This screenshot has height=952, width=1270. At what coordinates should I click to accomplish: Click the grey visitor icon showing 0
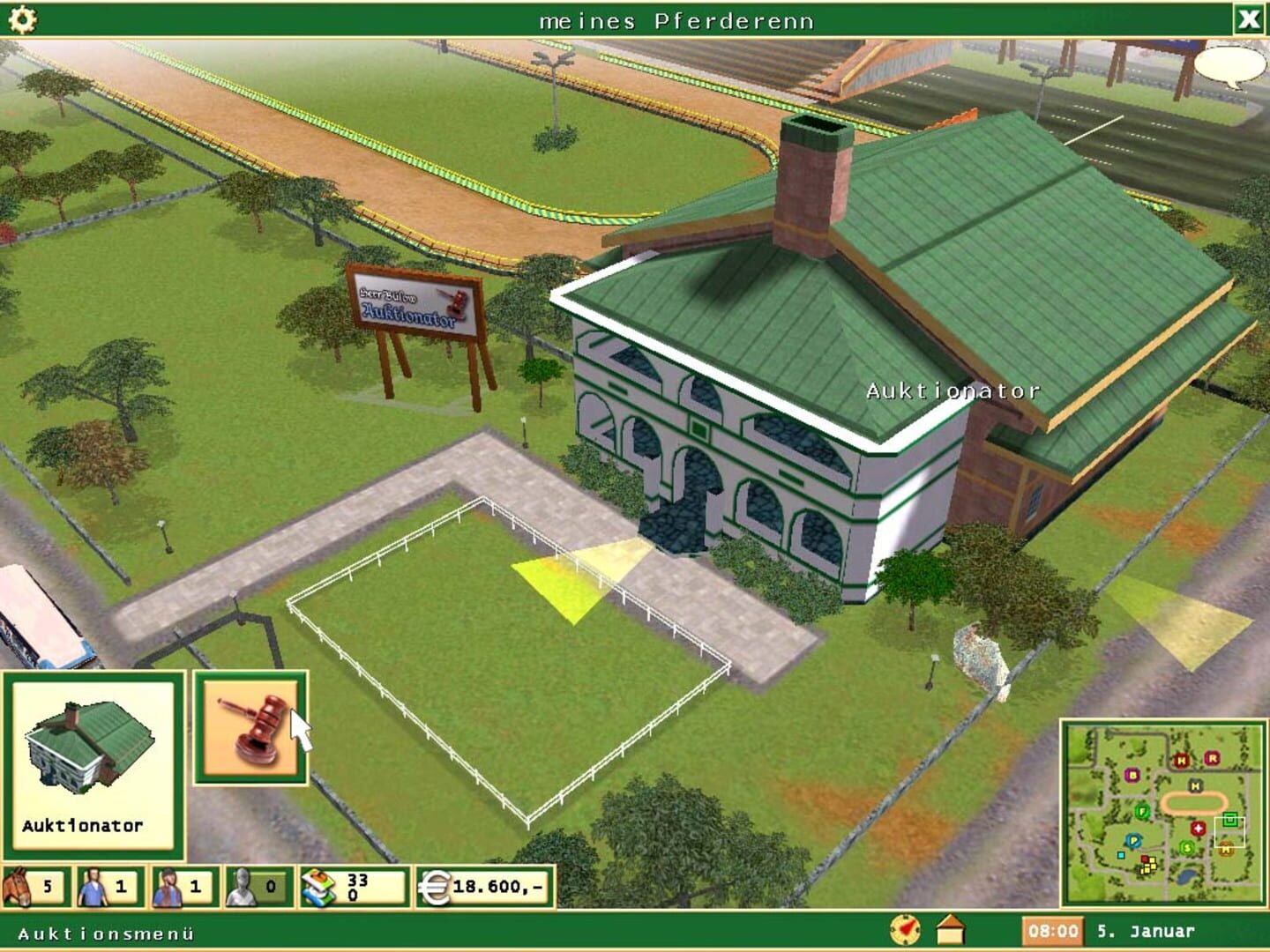pos(242,884)
